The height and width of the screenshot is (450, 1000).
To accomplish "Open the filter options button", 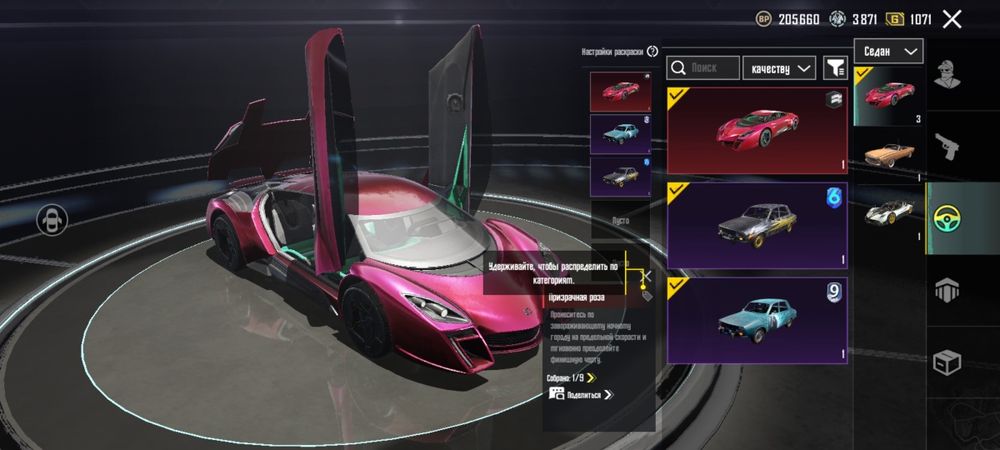I will [835, 68].
